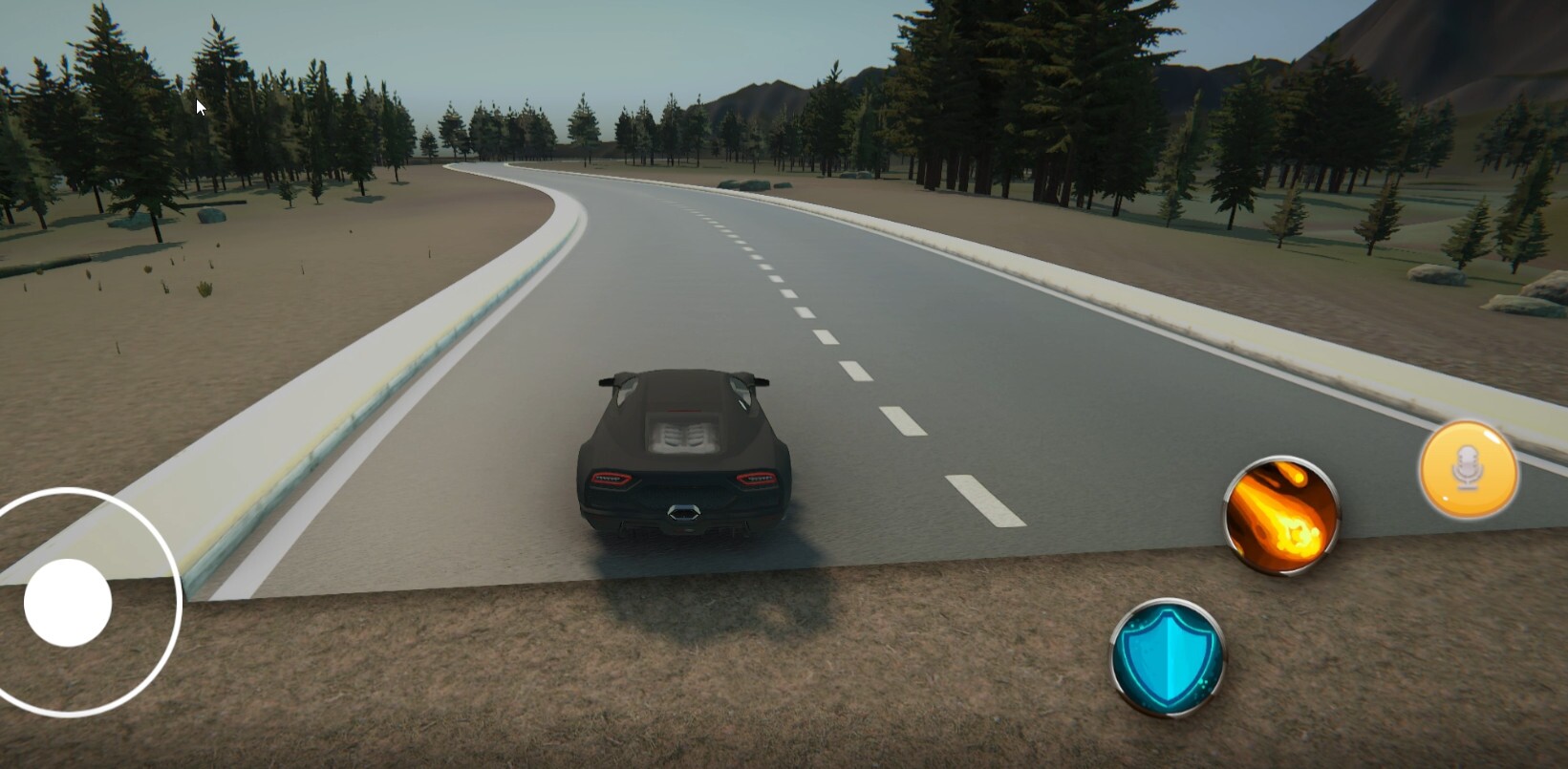Activate the fireball meteor ability

[x=1281, y=516]
